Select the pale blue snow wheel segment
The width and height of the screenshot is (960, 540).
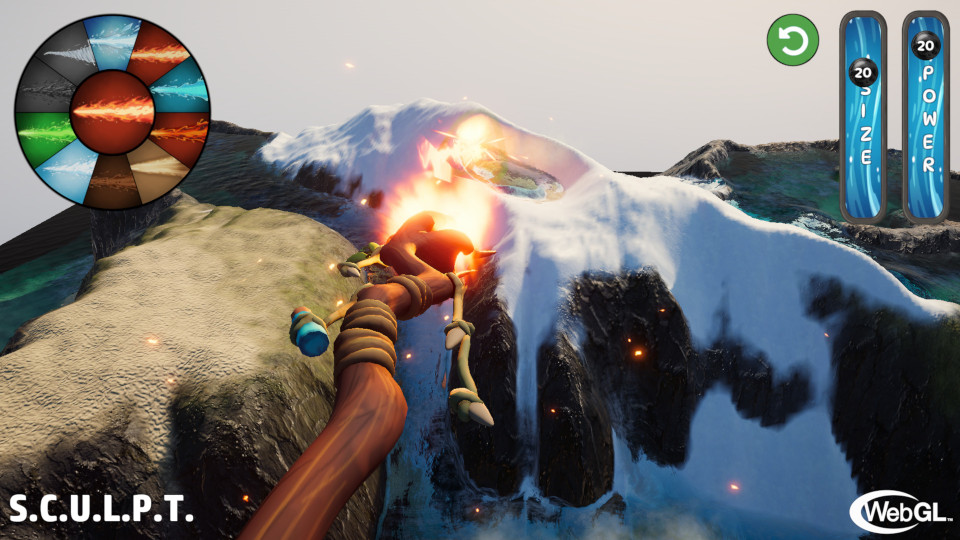click(x=62, y=167)
